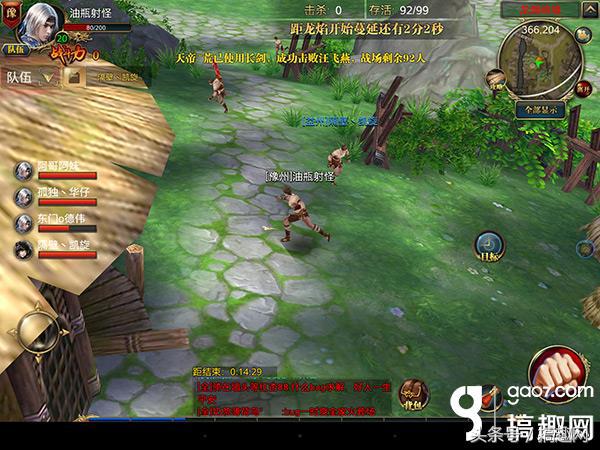Tap the red round icon below minimap
Viewport: 600px width, 450px height.
tap(582, 90)
